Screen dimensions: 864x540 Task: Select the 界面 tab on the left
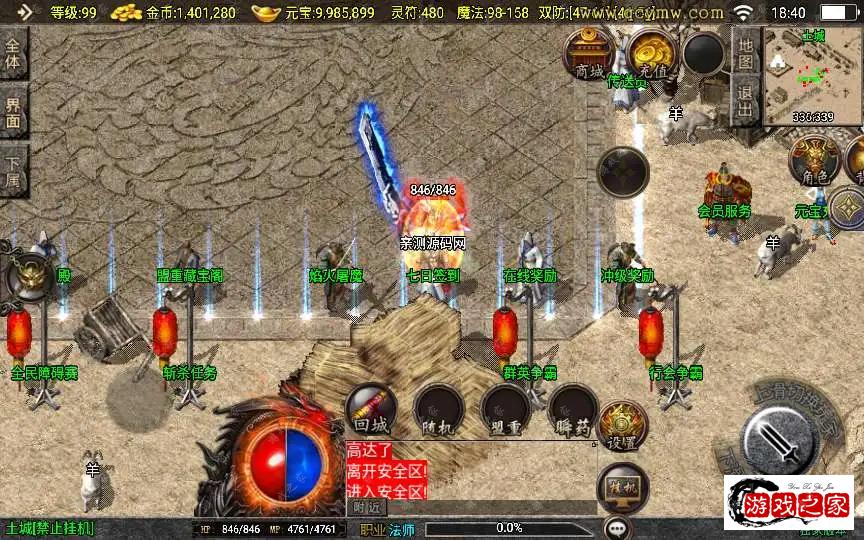coord(13,111)
